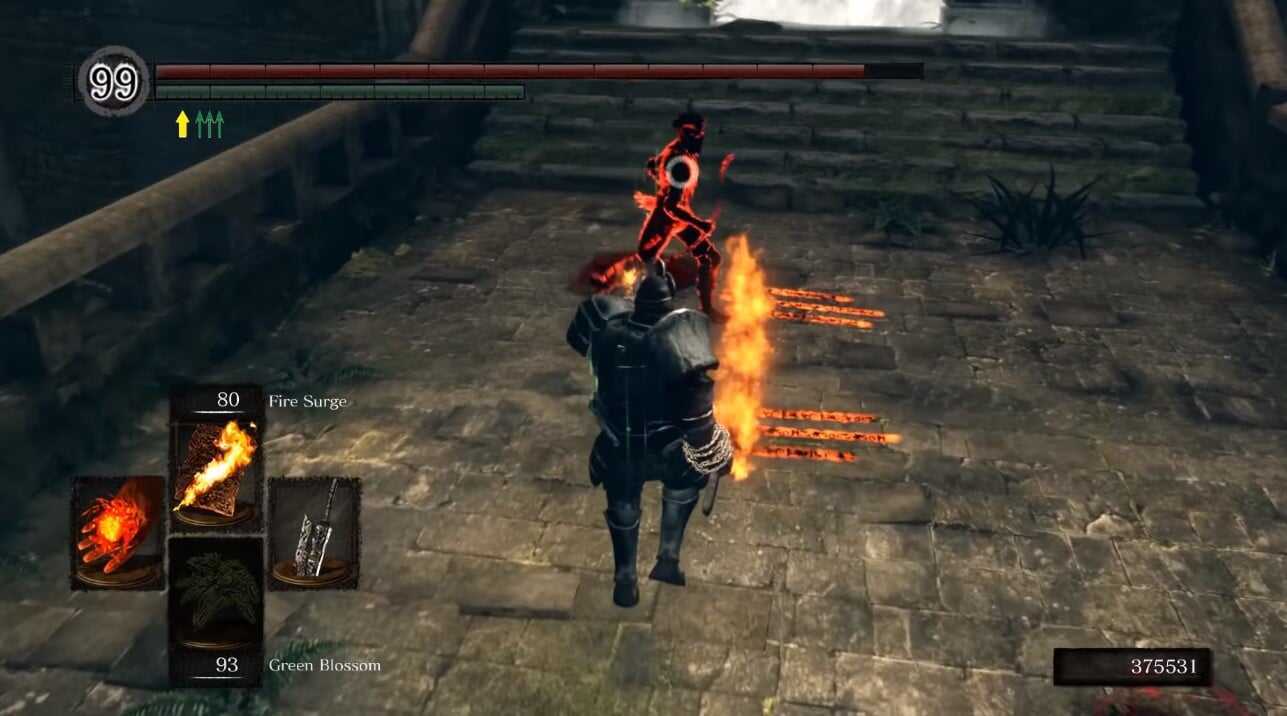Screen dimensions: 1287x716
Task: Choose the pyromancy flame hand slot
Action: point(117,531)
